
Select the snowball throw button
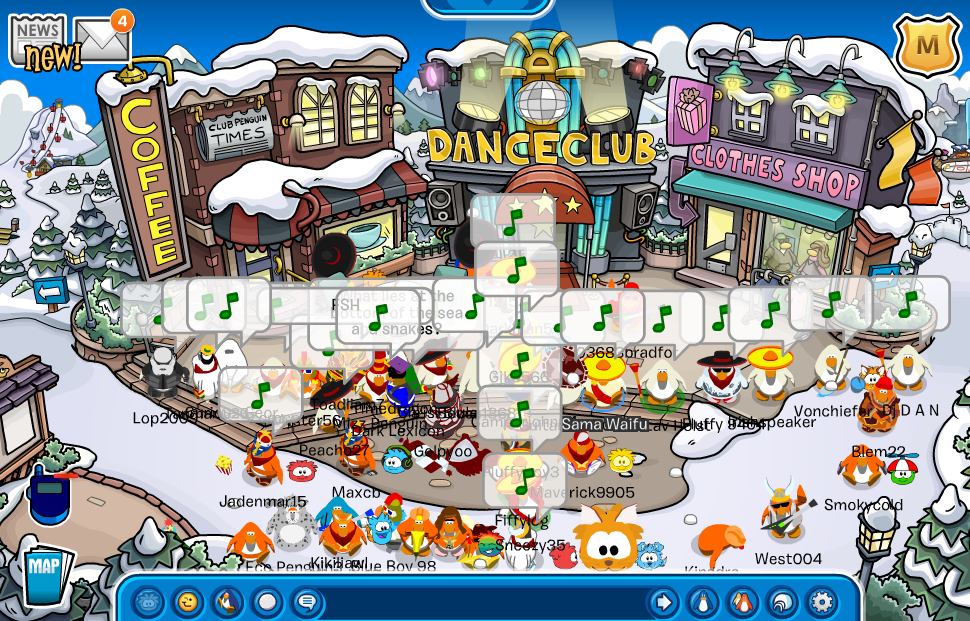(267, 602)
